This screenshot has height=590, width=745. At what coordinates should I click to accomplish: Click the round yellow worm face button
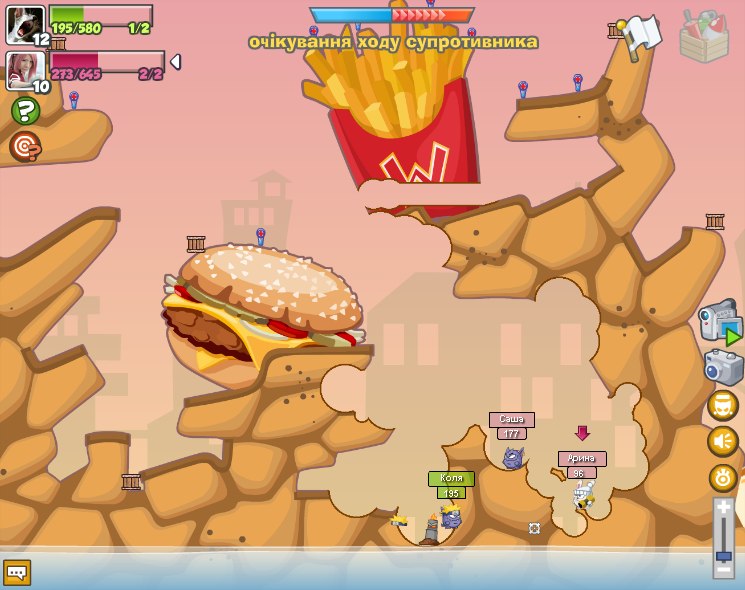722,405
